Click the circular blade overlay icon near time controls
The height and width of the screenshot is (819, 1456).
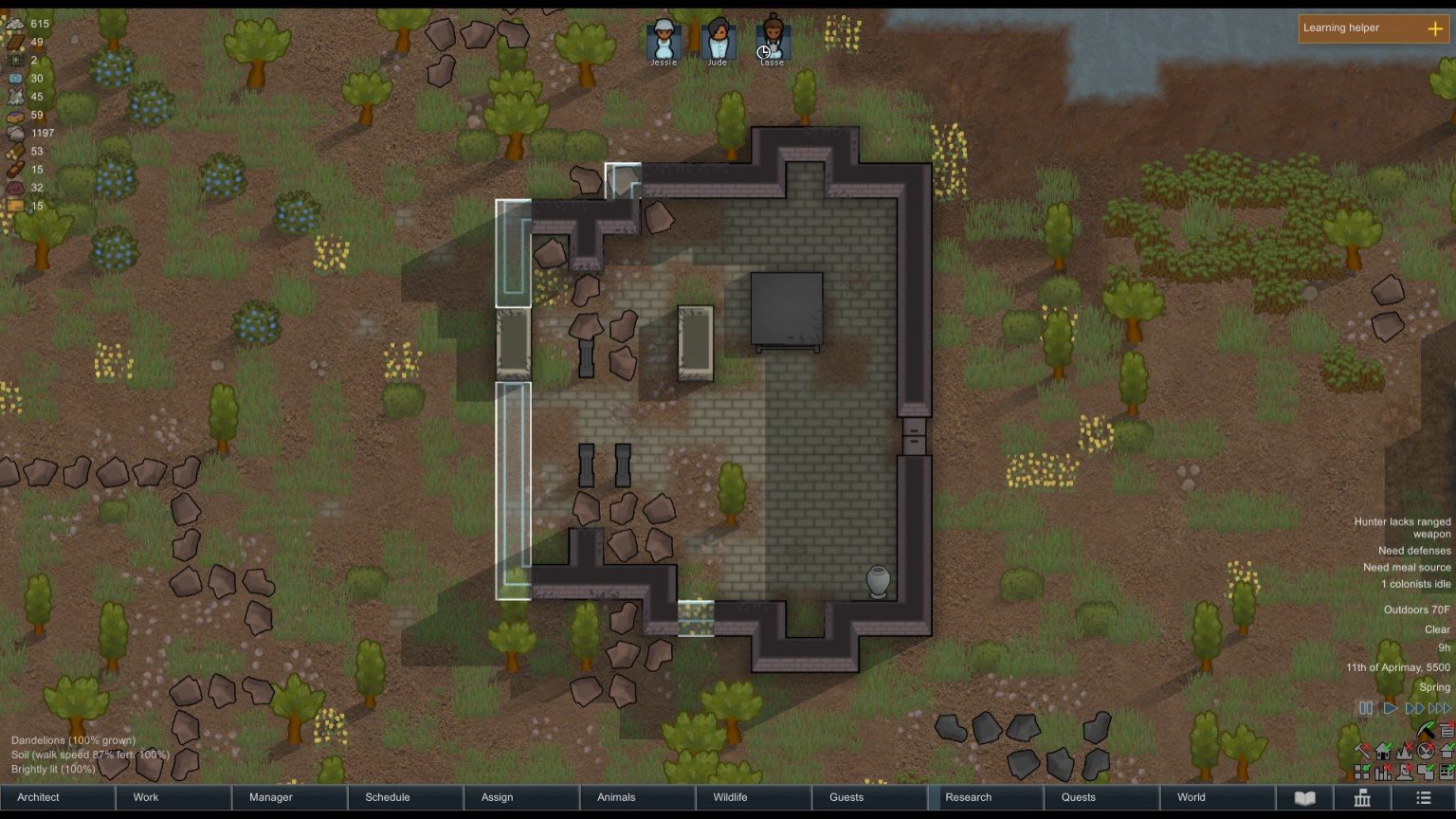(1426, 752)
